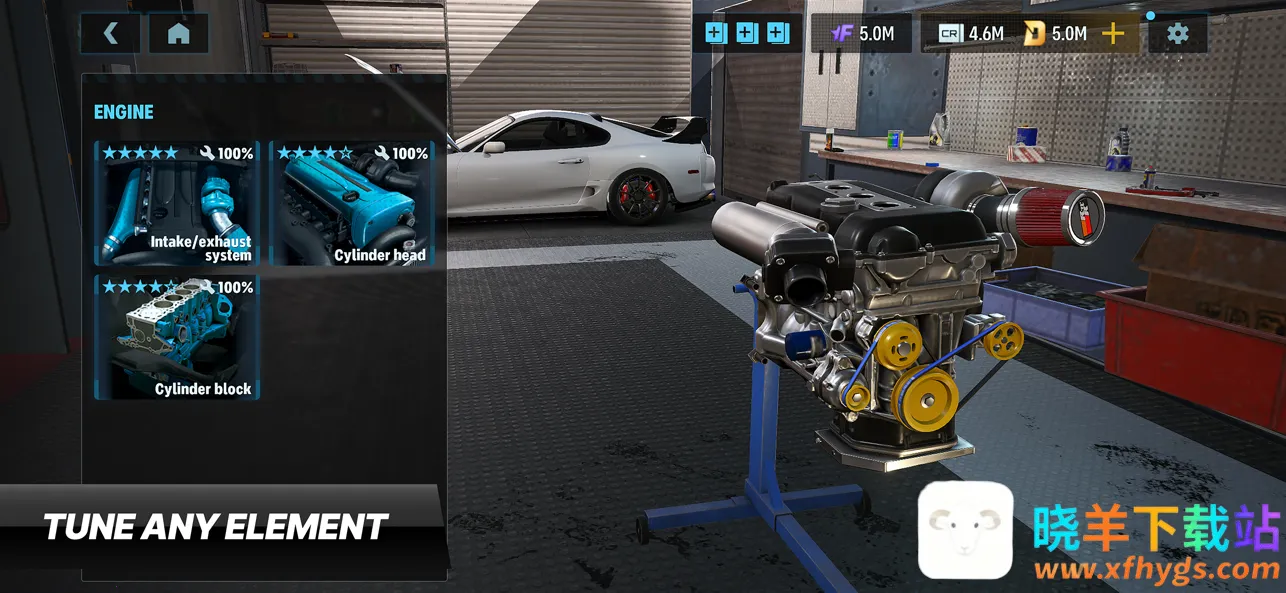The image size is (1286, 593).
Task: Add more gold currency with the plus
Action: pyautogui.click(x=1112, y=34)
